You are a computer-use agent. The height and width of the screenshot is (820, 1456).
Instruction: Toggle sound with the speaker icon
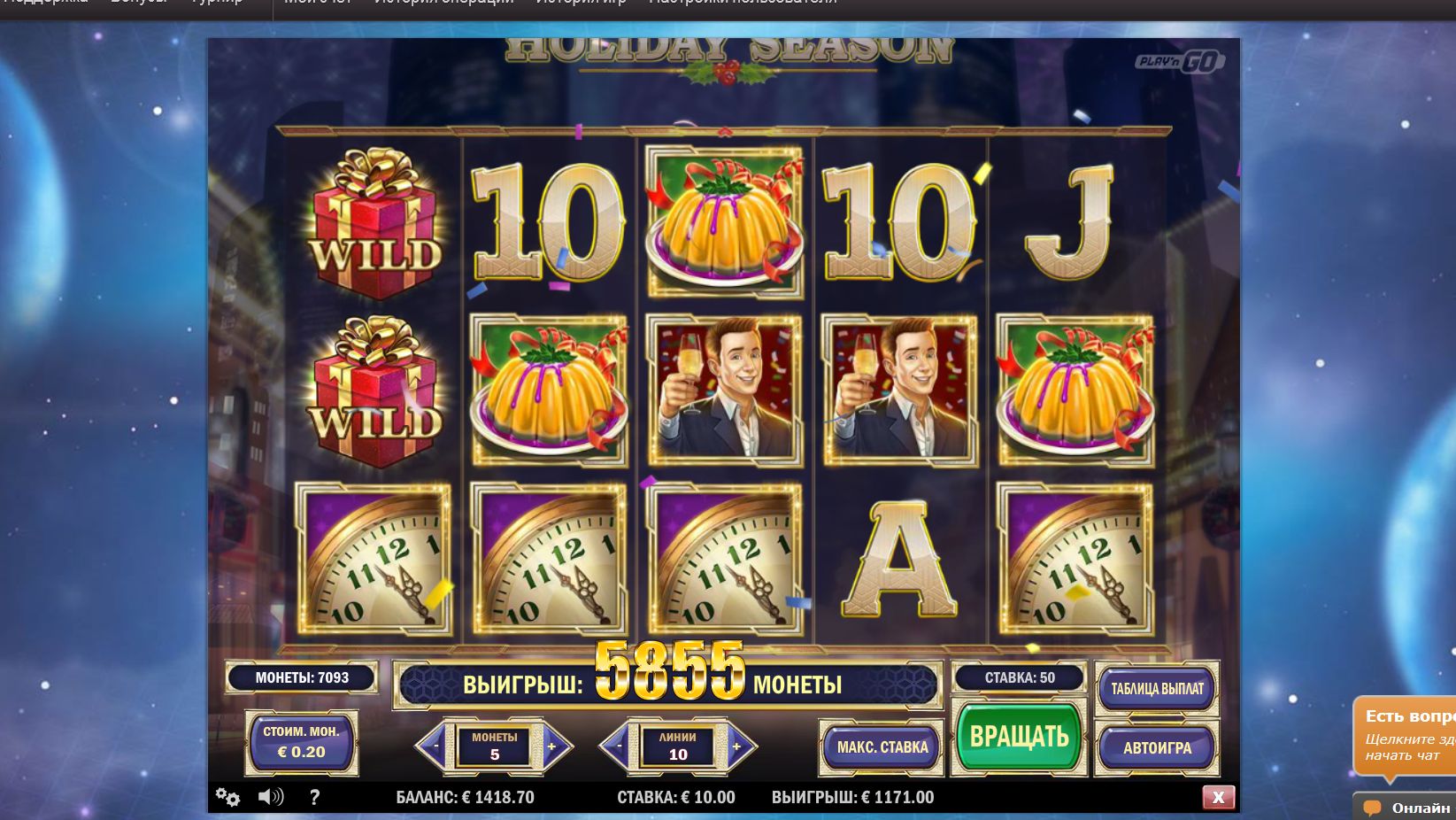(x=270, y=797)
